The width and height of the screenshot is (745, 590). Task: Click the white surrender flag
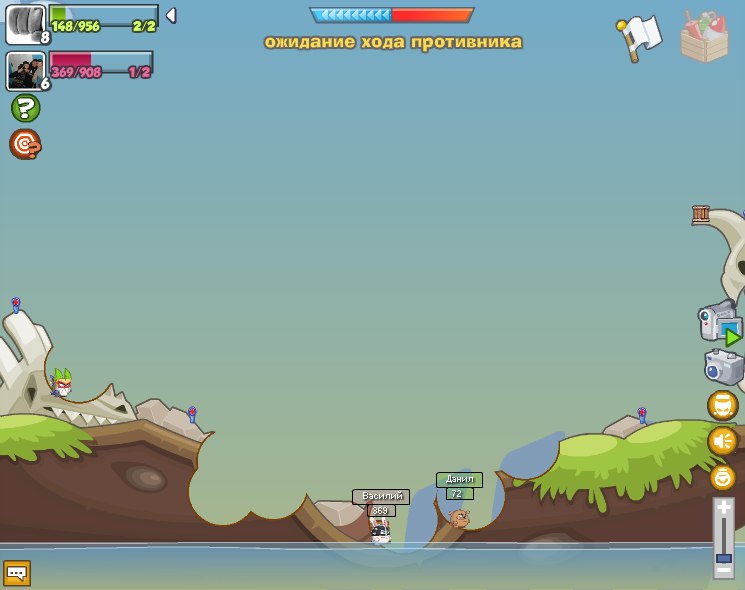point(640,36)
